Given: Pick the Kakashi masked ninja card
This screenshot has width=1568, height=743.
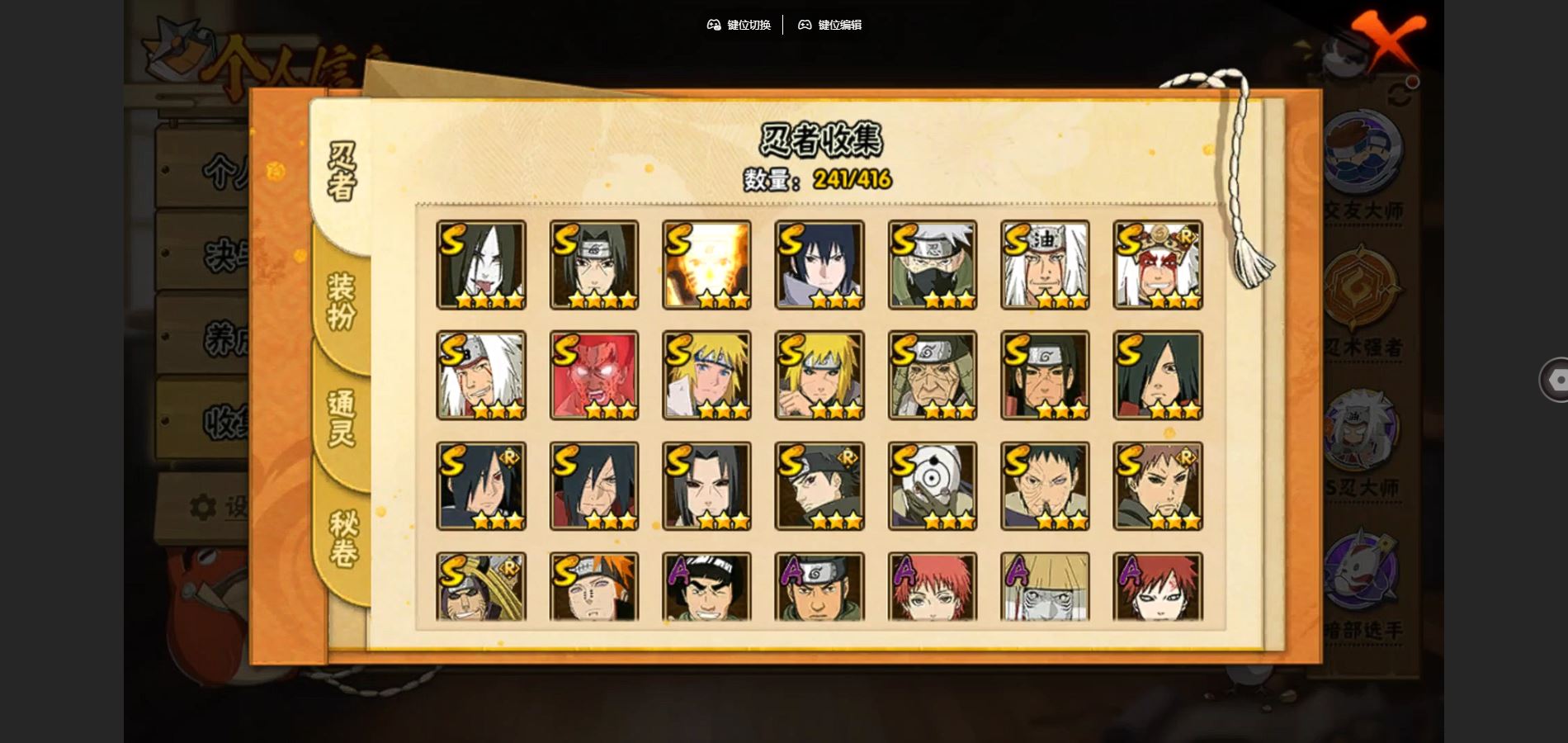Looking at the screenshot, I should click(x=933, y=265).
